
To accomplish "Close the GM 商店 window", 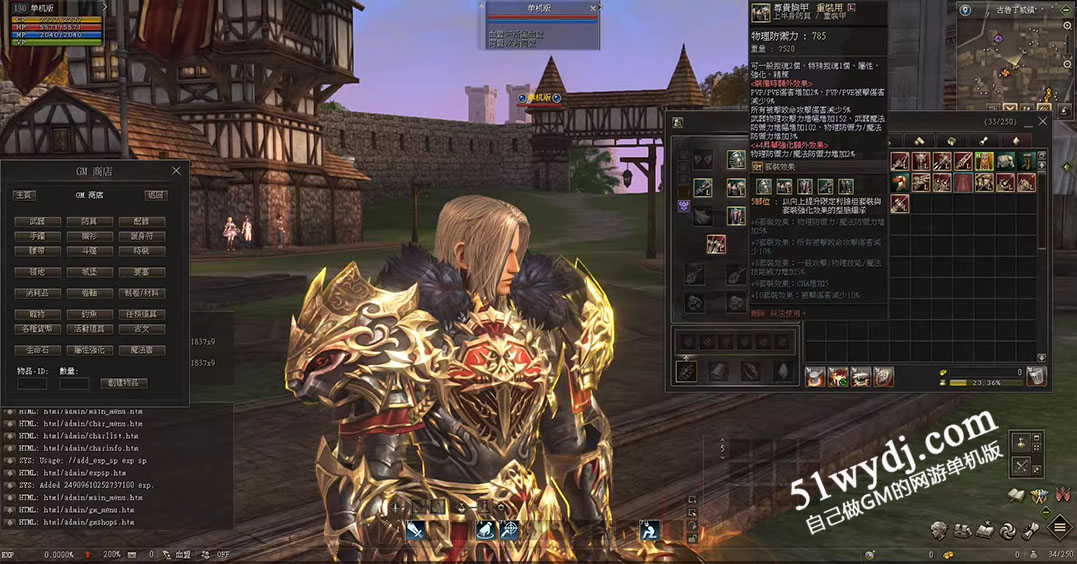I will coord(177,171).
